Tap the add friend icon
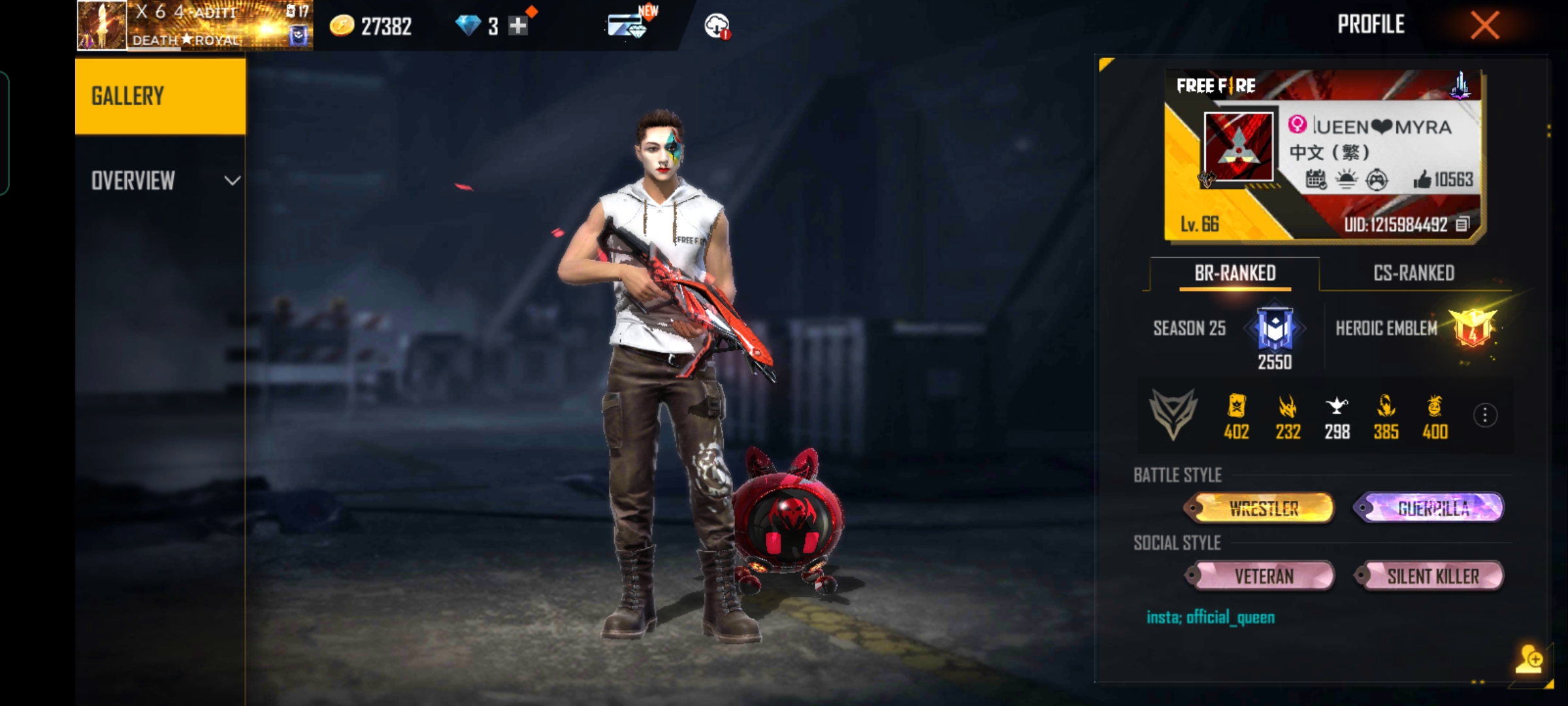This screenshot has width=1568, height=706. point(1529,659)
